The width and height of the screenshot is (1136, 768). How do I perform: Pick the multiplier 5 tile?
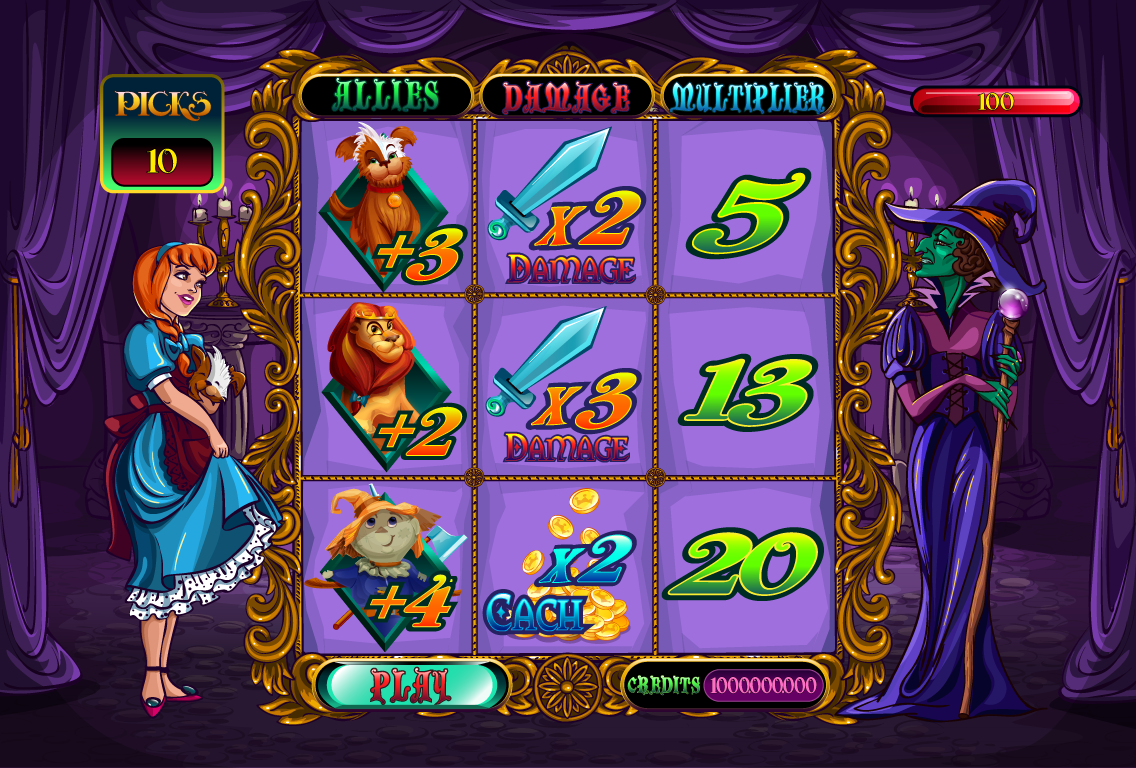746,207
